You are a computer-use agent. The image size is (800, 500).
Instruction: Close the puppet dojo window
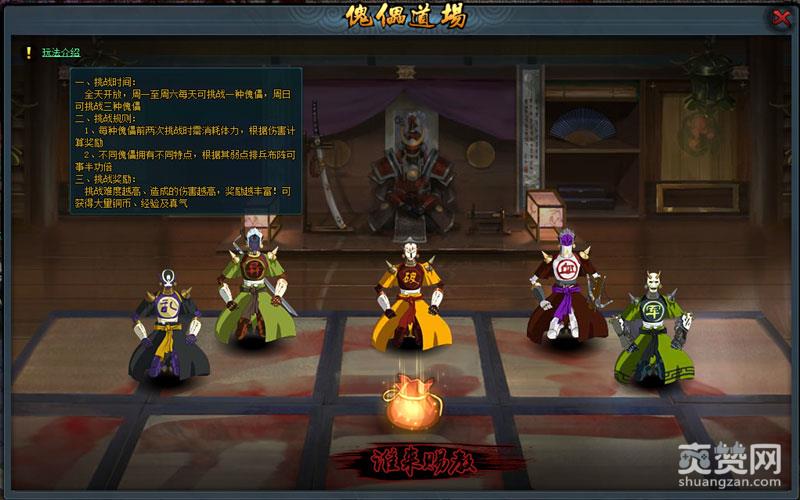click(781, 18)
